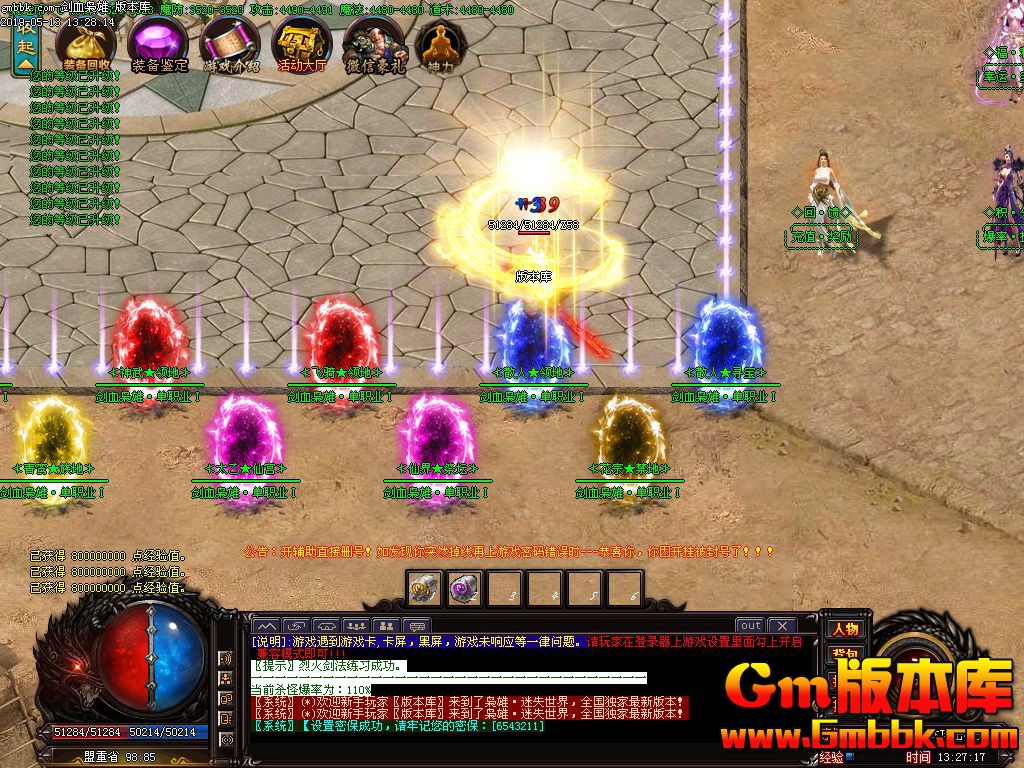Open the 背包 bag button
This screenshot has height=768, width=1024.
click(845, 653)
